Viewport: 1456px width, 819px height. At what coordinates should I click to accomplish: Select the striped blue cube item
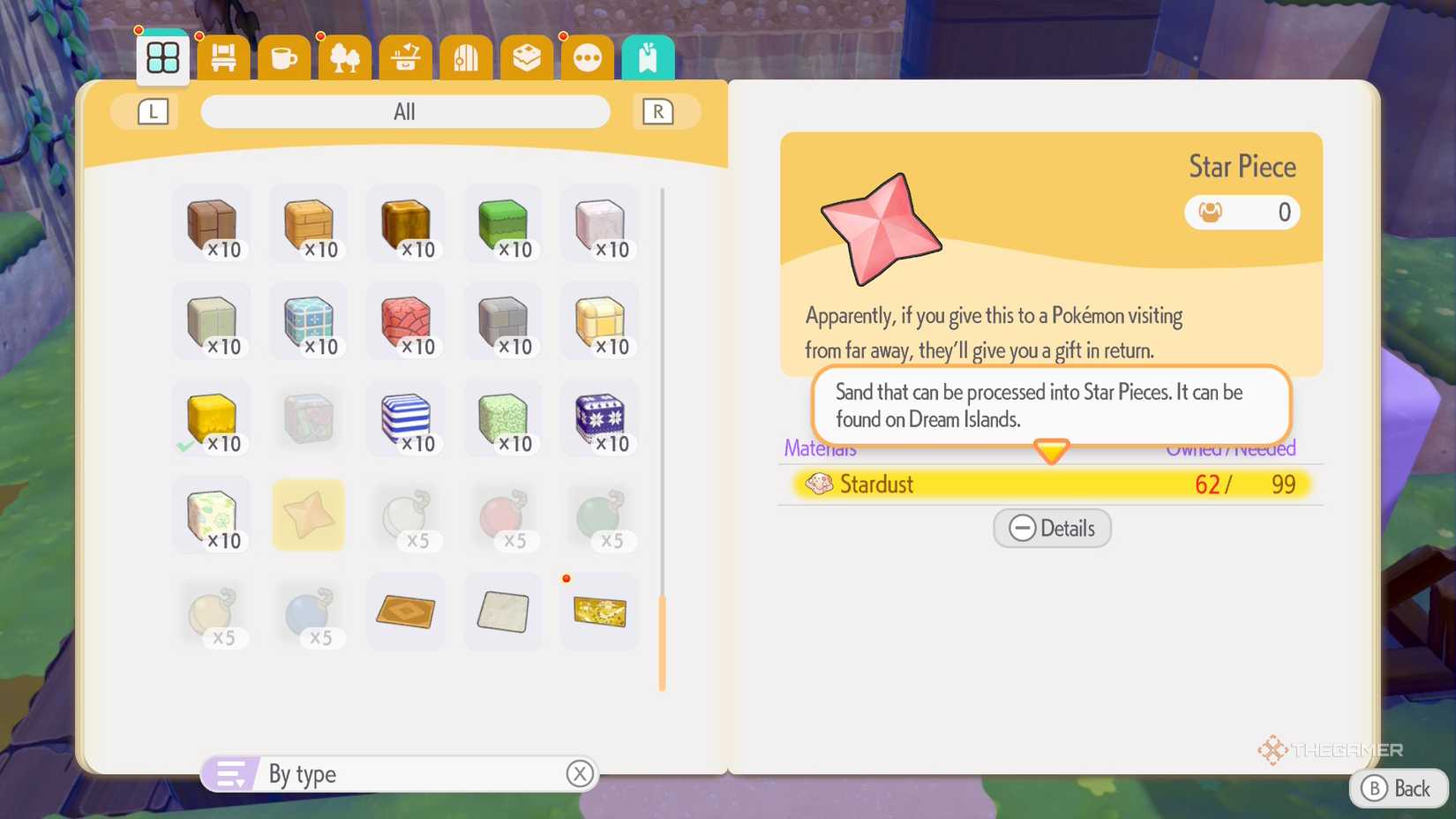(405, 418)
